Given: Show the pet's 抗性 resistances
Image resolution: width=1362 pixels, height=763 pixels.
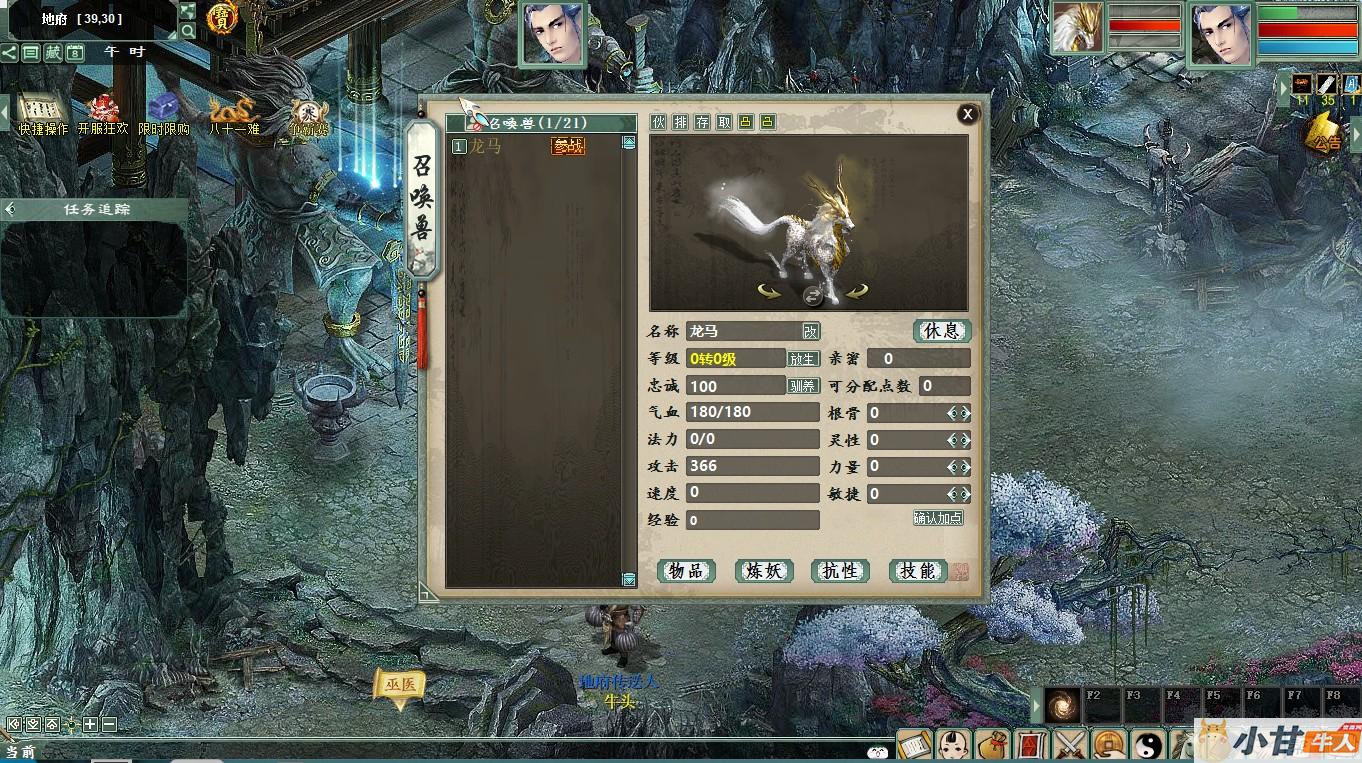Looking at the screenshot, I should click(x=840, y=571).
